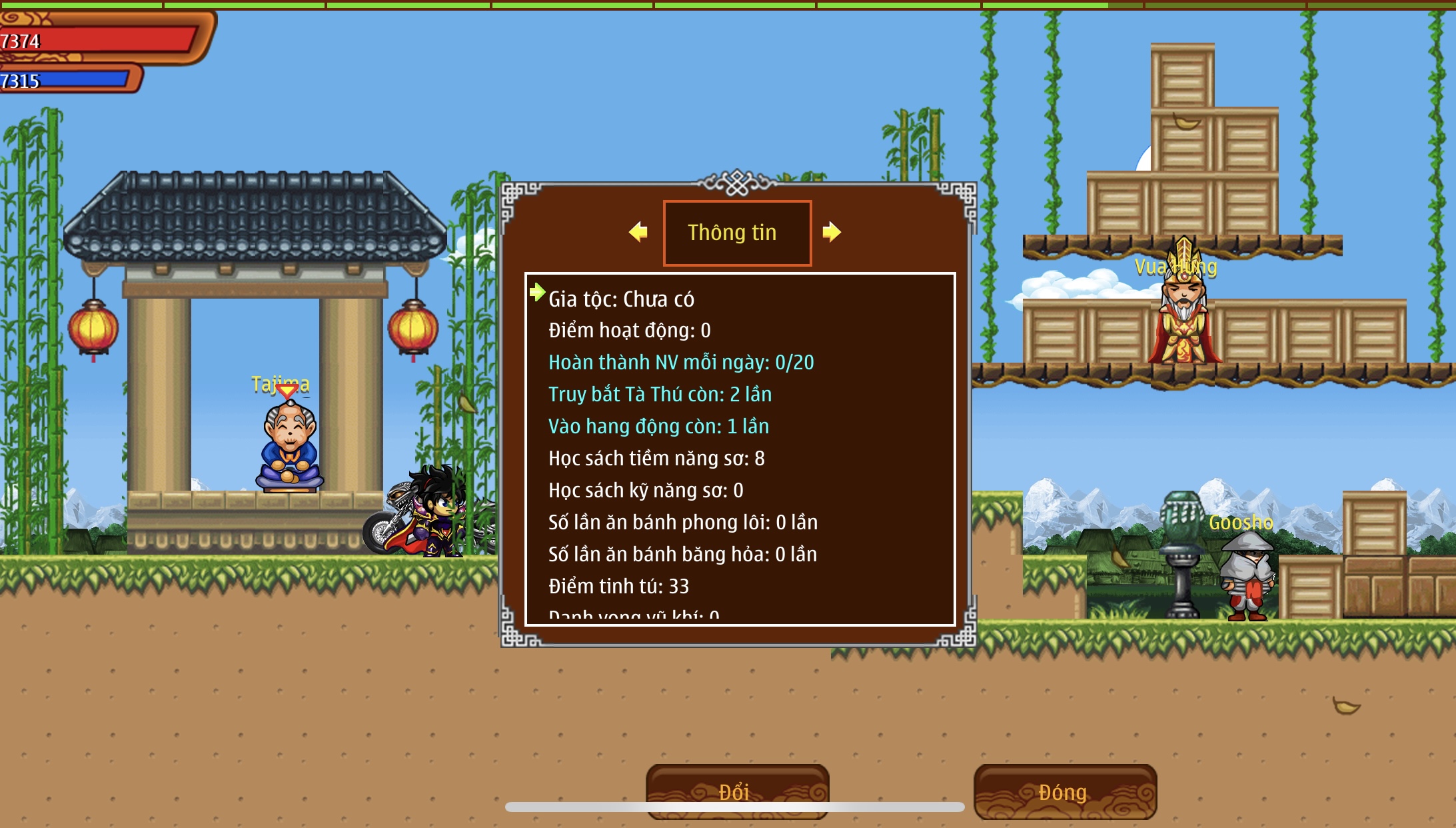Screen dimensions: 1456x828
Task: Choose Học sách tiềm năng sơ row
Action: pyautogui.click(x=656, y=459)
